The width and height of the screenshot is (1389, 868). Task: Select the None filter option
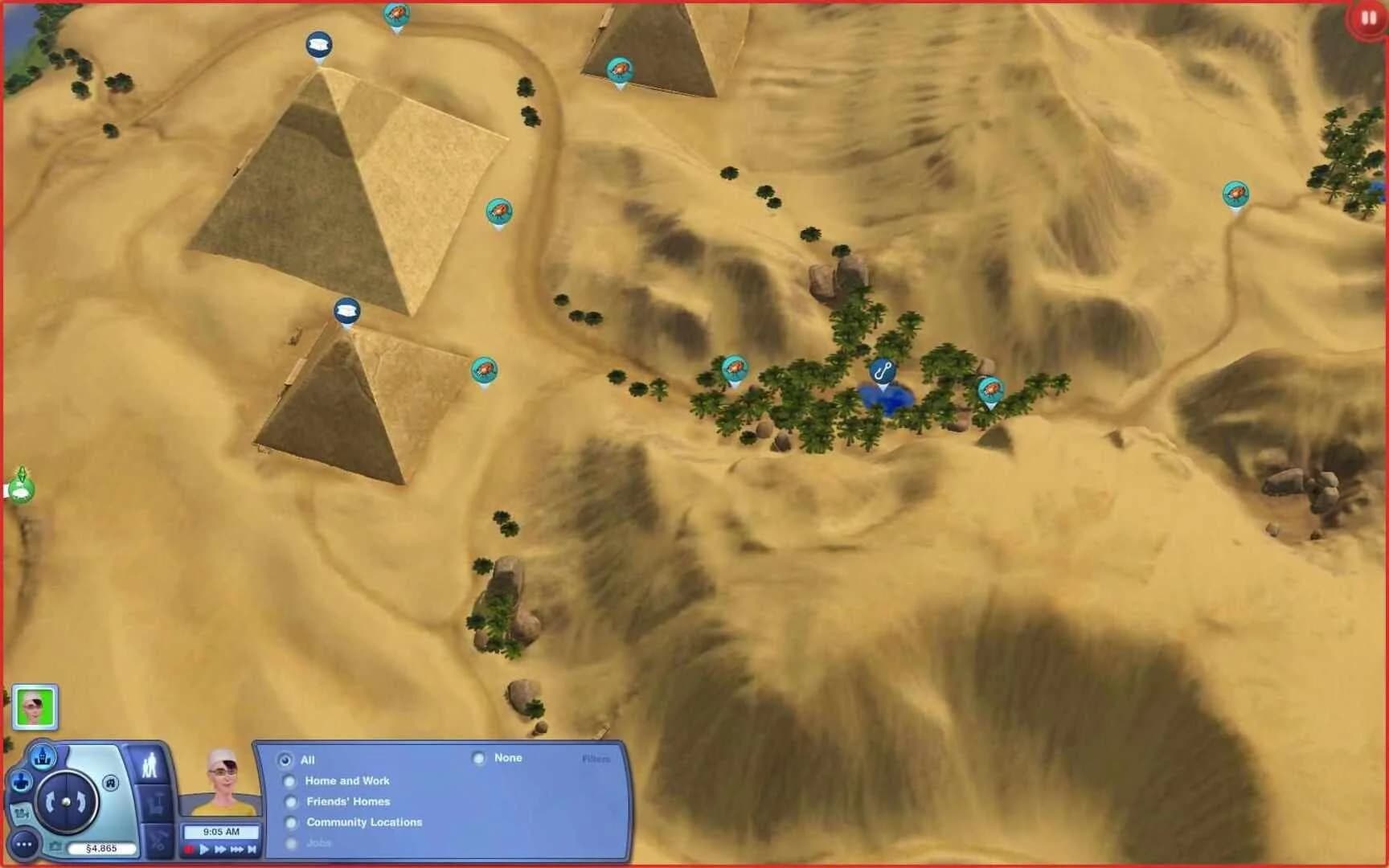click(x=479, y=758)
